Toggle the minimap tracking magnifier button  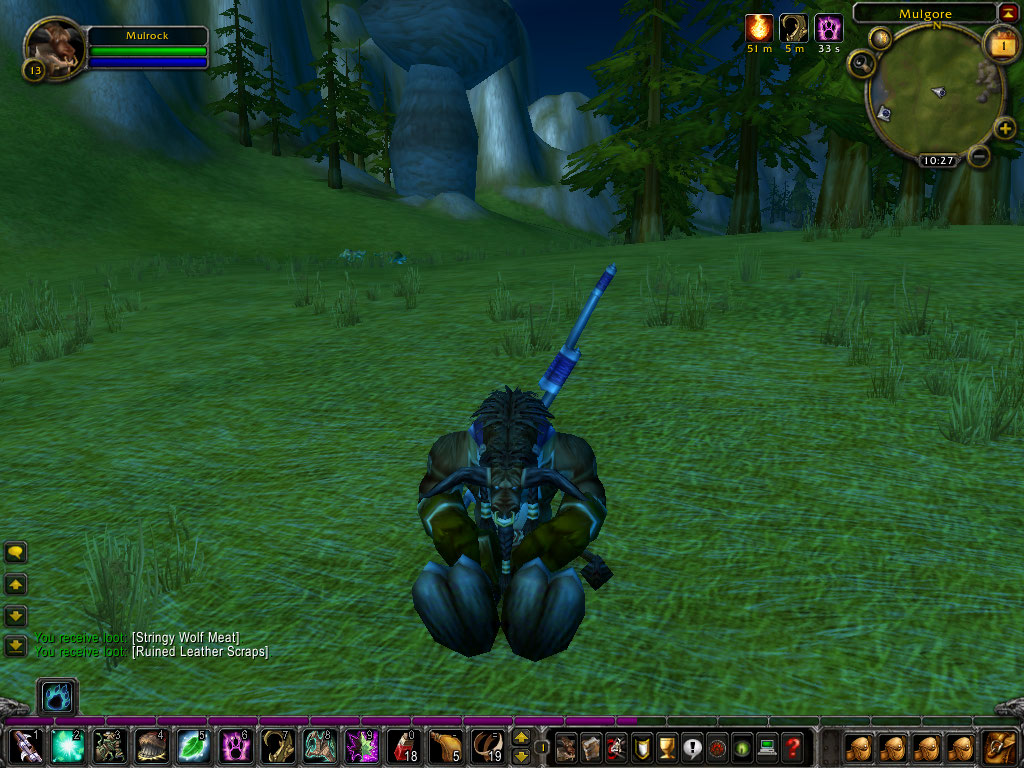click(861, 64)
